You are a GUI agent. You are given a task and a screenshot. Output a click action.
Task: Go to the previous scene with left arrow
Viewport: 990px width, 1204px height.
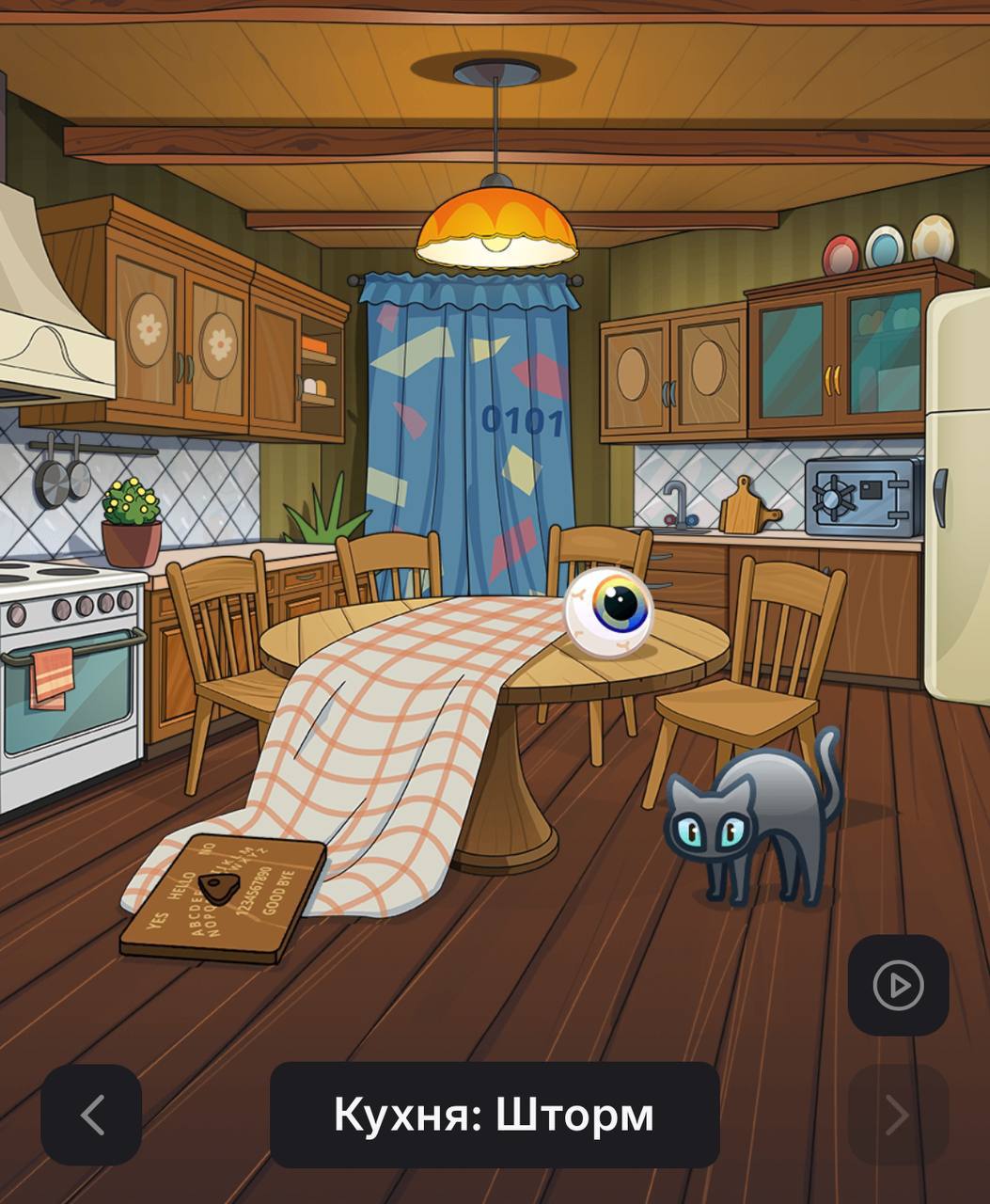click(x=91, y=1115)
